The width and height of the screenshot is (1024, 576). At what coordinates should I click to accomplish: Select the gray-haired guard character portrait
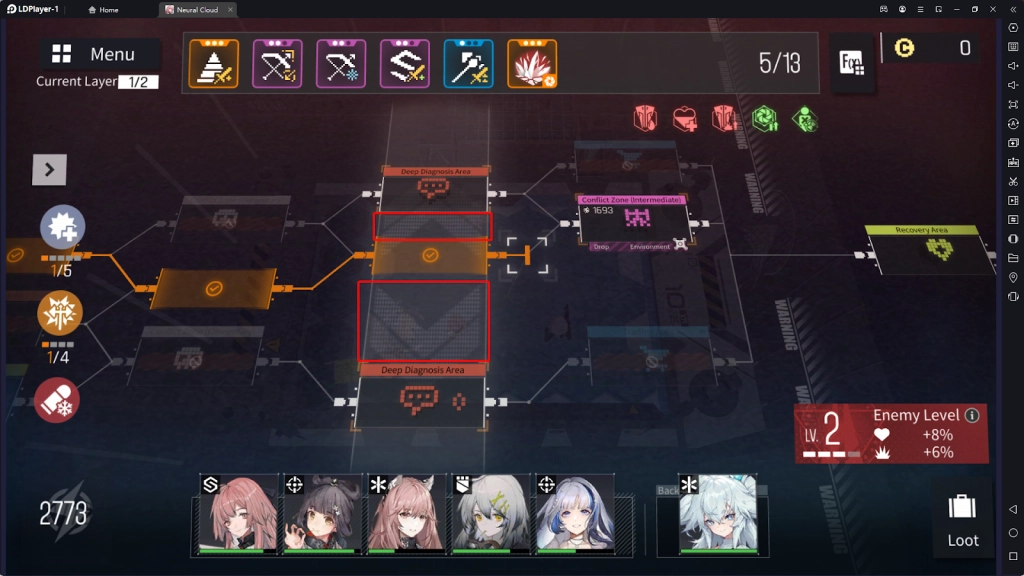pyautogui.click(x=489, y=513)
